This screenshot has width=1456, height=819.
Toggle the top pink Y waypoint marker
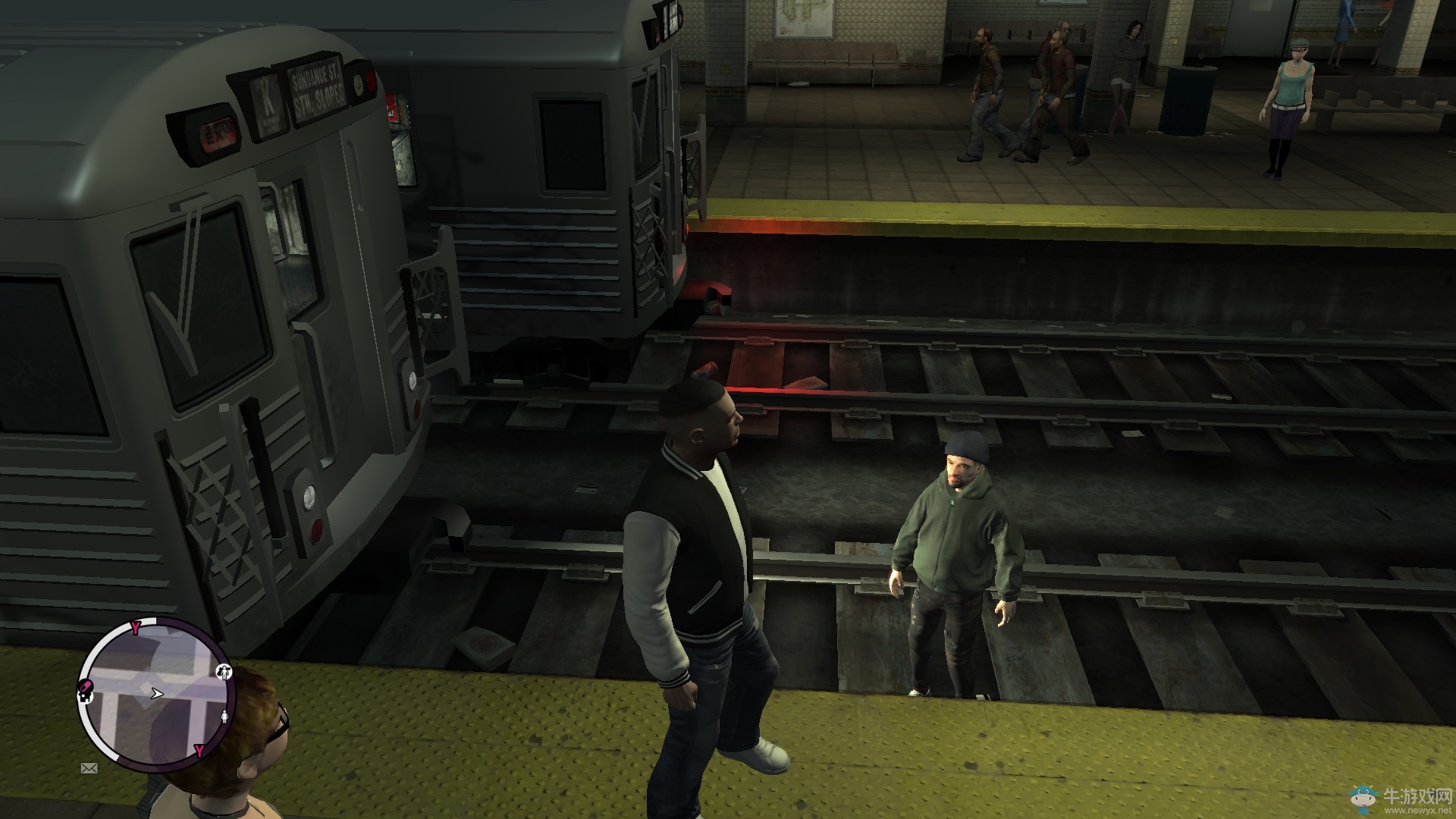tap(136, 627)
